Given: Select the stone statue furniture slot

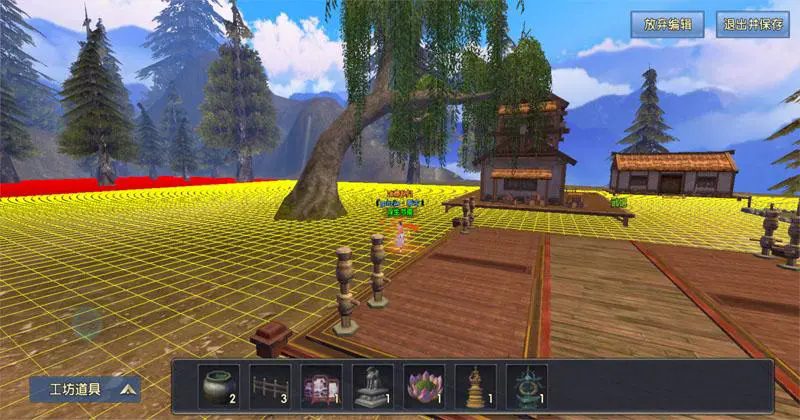Looking at the screenshot, I should pyautogui.click(x=374, y=385).
